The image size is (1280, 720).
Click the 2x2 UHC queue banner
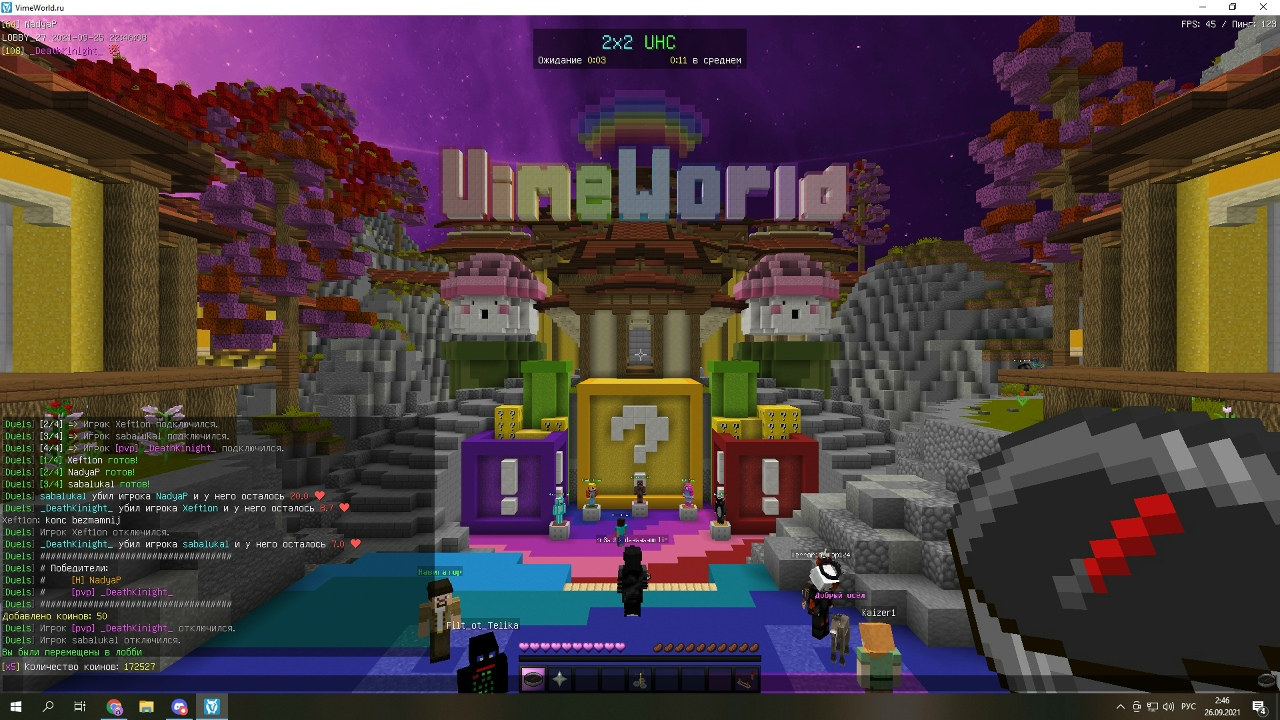coord(640,48)
